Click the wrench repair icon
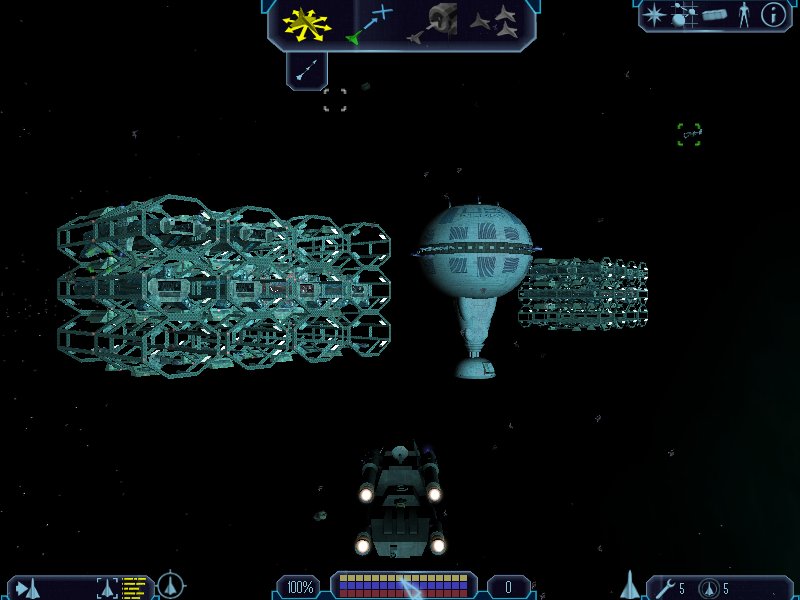 tap(663, 587)
